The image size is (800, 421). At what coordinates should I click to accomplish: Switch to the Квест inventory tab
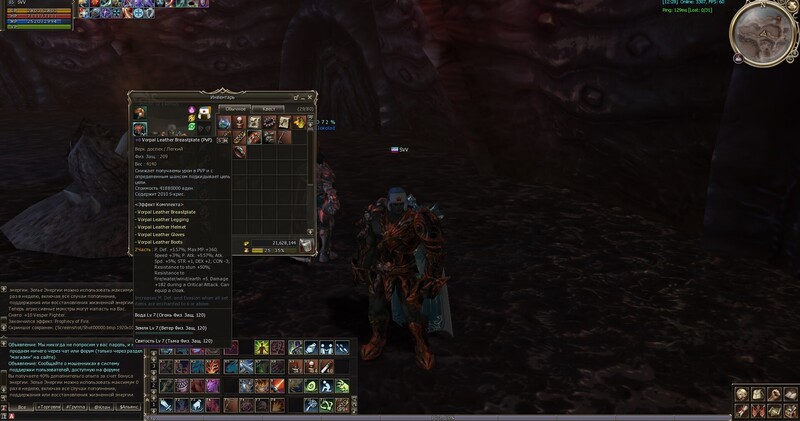(268, 107)
